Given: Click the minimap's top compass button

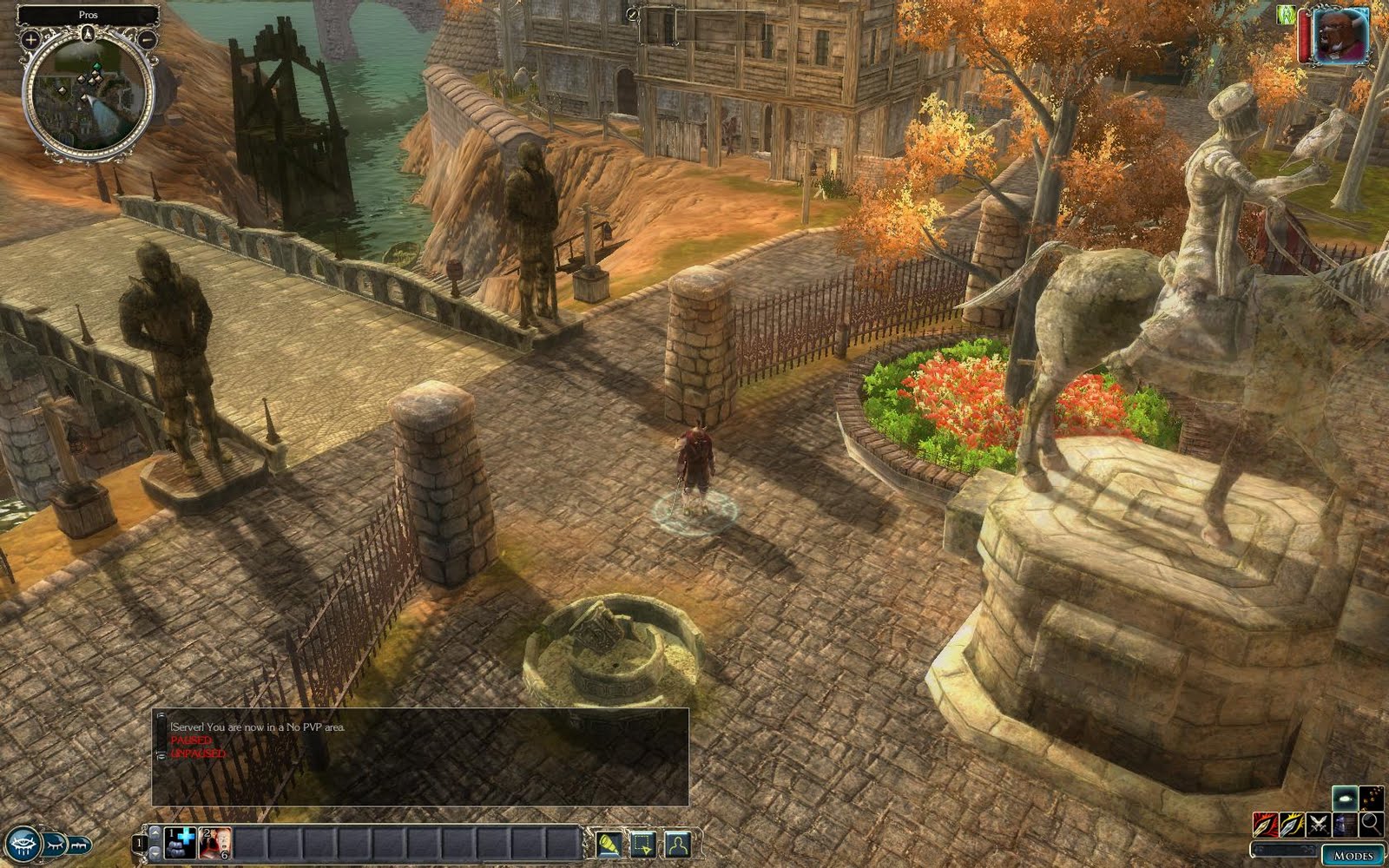Looking at the screenshot, I should 89,35.
